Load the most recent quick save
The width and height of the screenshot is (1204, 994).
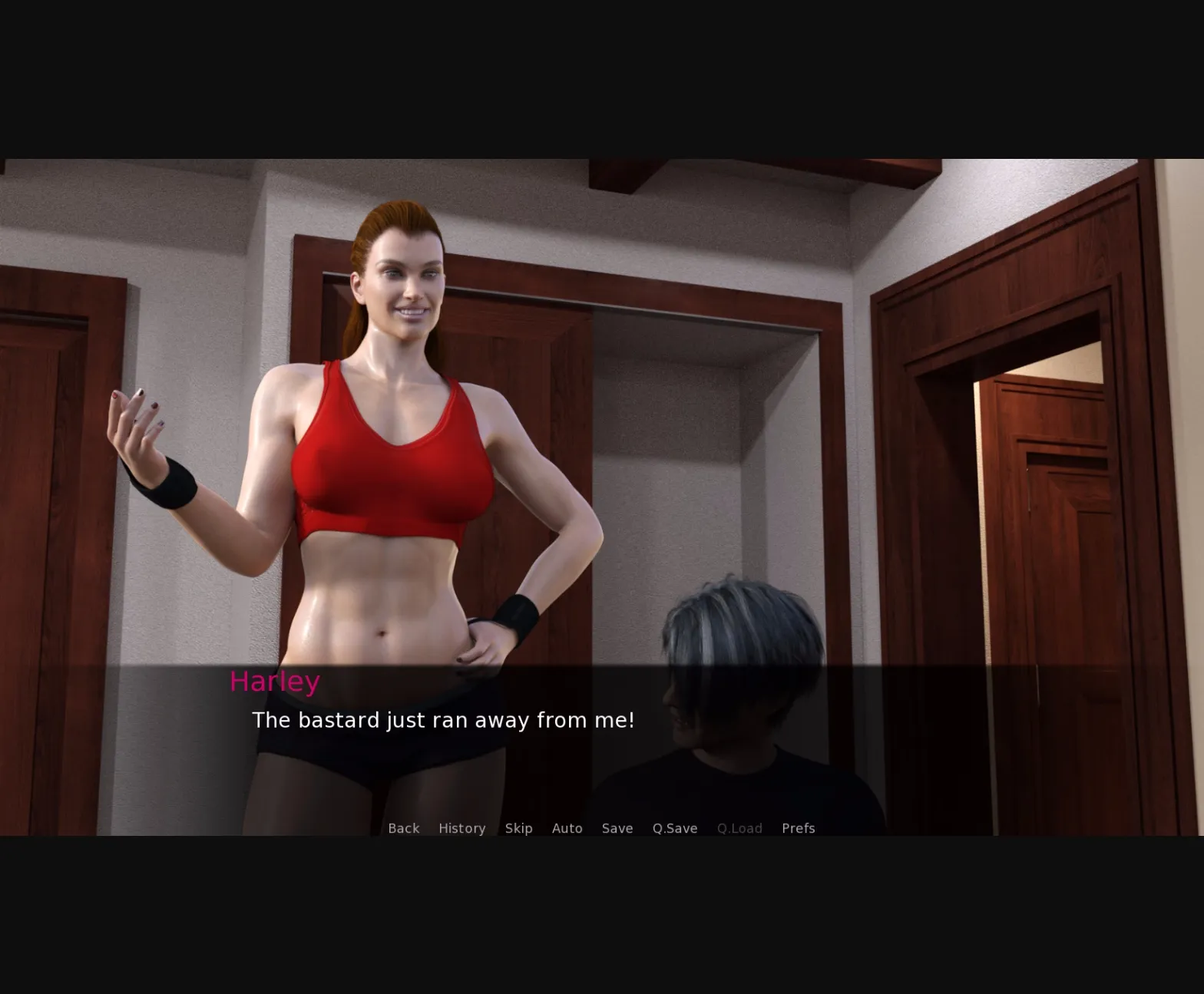click(739, 828)
